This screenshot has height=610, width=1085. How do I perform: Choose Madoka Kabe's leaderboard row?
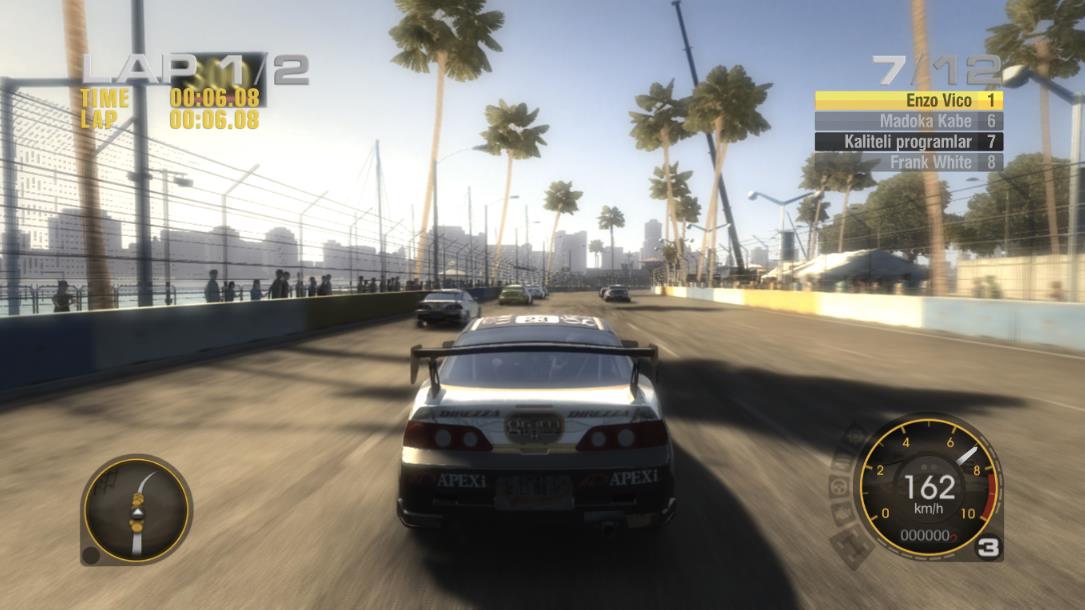pyautogui.click(x=908, y=121)
